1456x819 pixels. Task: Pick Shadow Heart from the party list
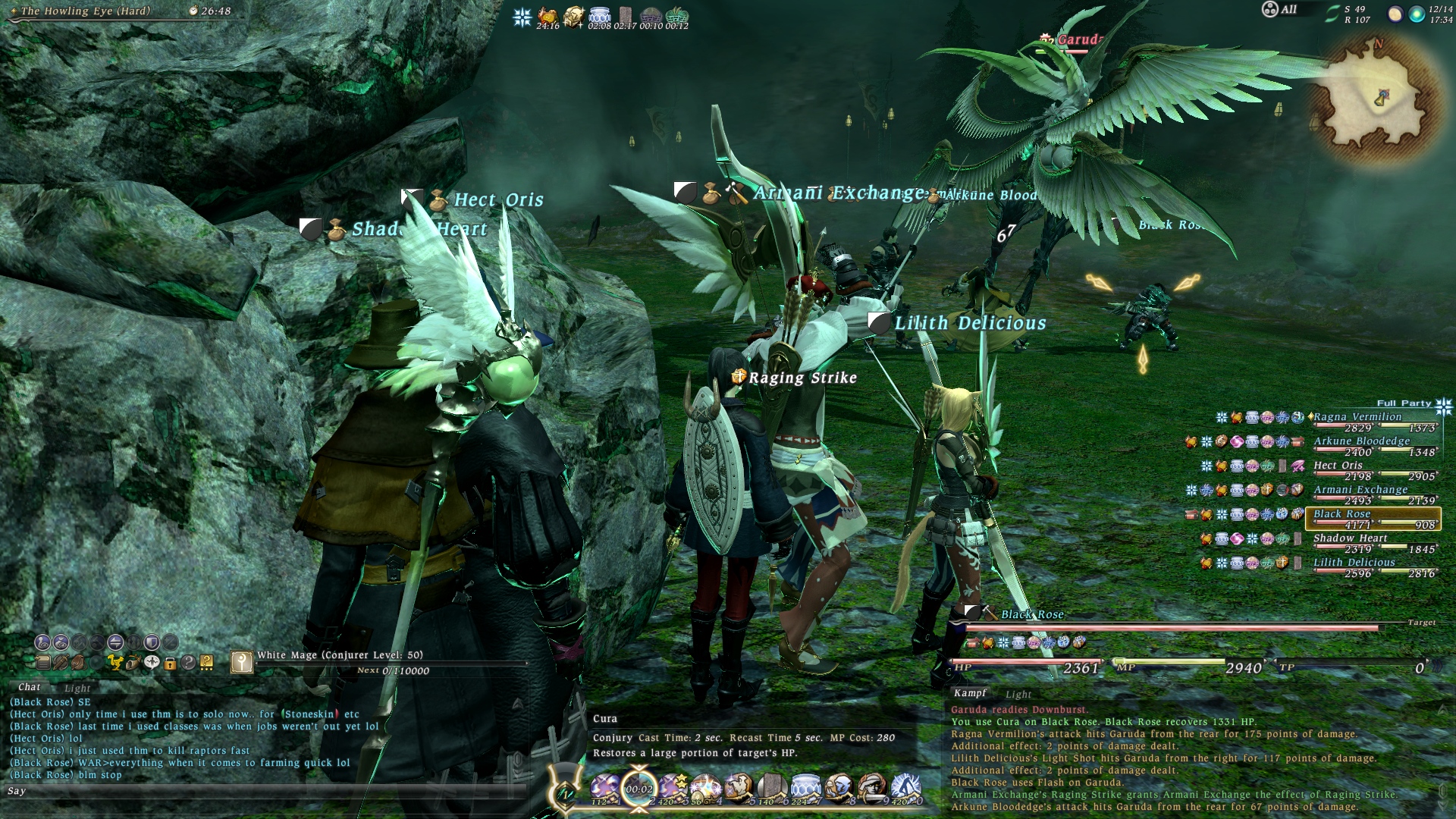pos(1350,538)
